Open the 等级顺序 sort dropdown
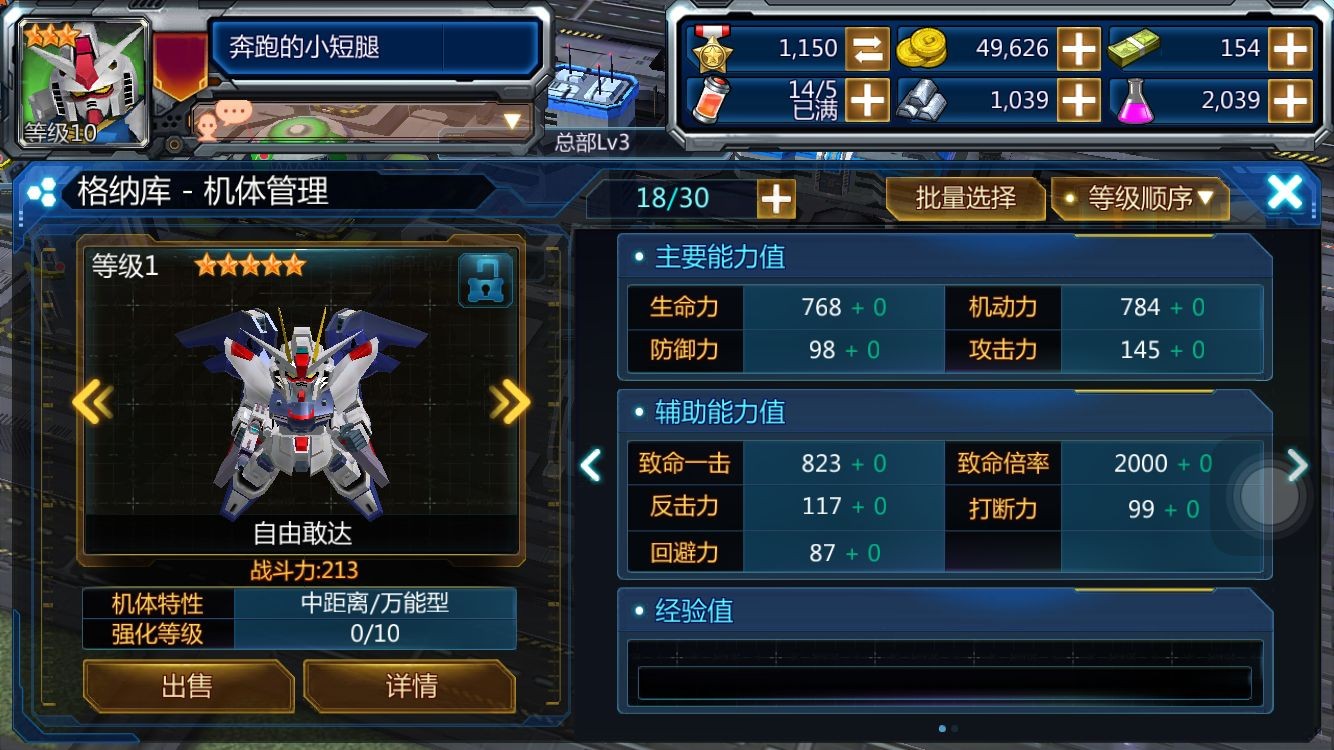The image size is (1334, 750). point(1140,198)
